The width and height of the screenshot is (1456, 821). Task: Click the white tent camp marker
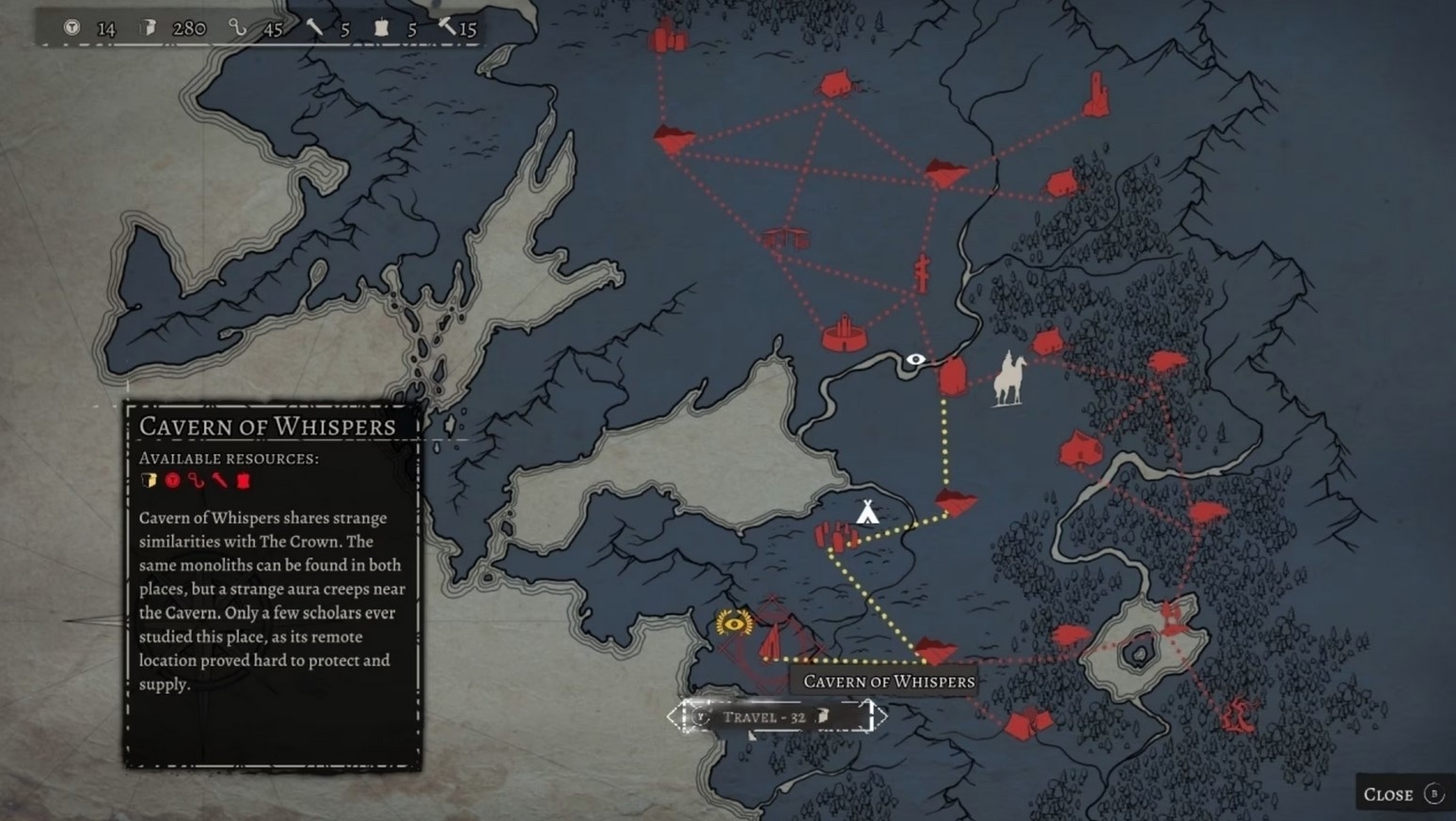point(867,512)
